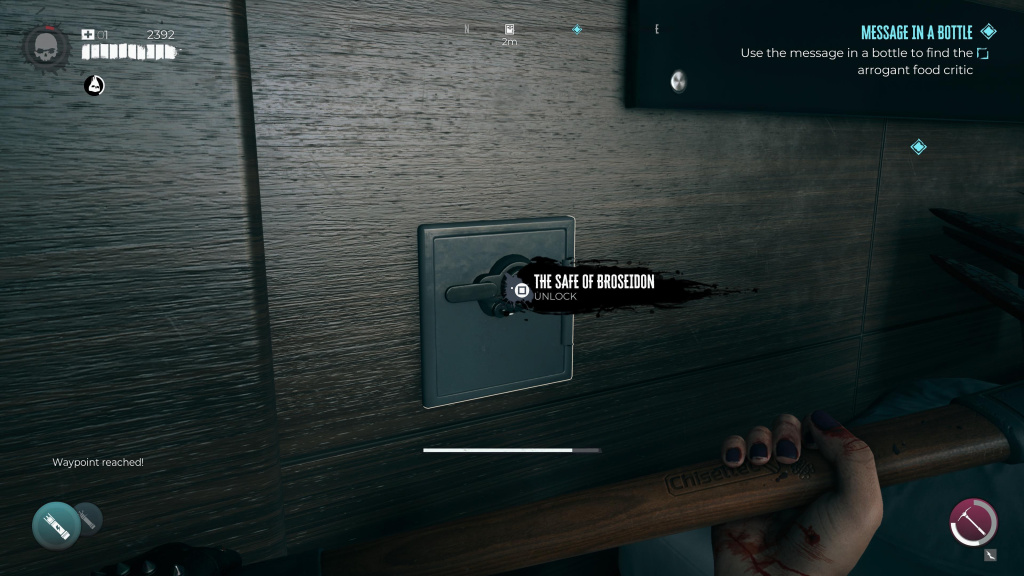Screen dimensions: 1024x576
Task: Click the skull character portrait icon
Action: pos(45,46)
